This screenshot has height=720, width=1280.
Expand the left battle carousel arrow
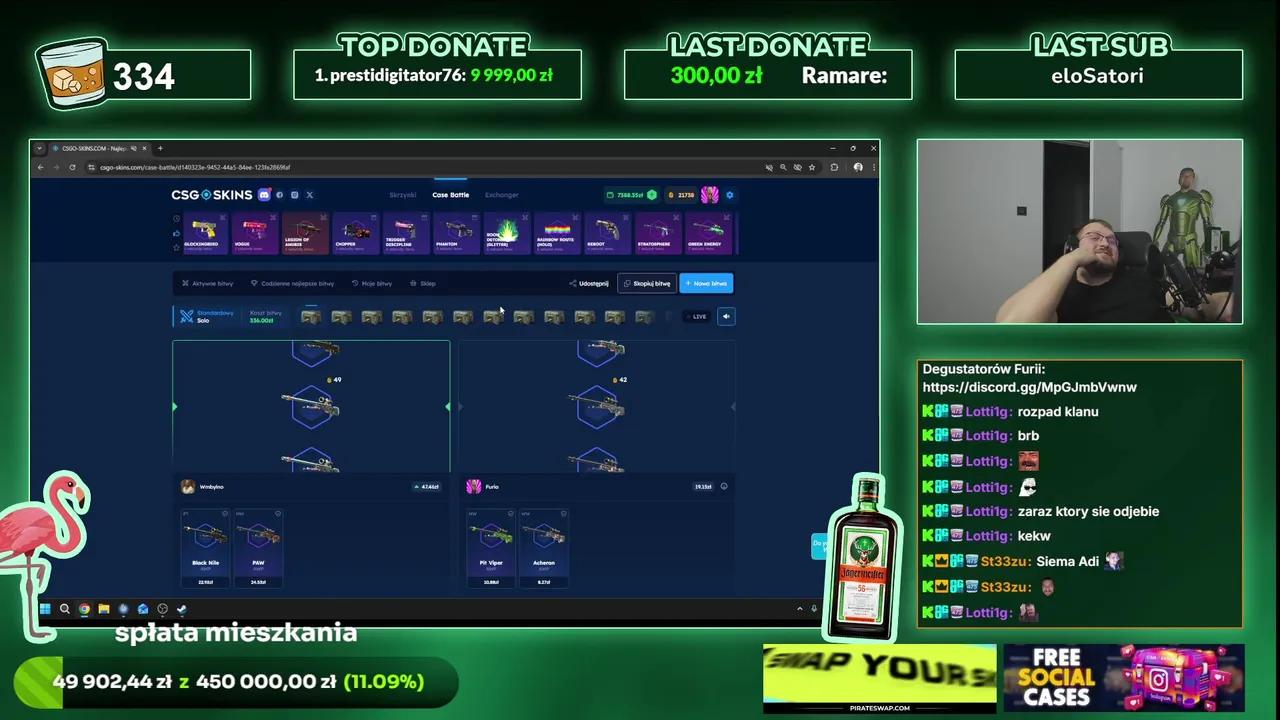175,407
